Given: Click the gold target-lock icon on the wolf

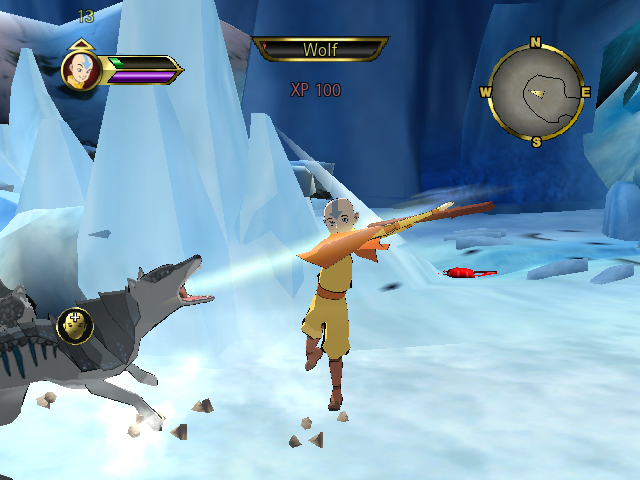Looking at the screenshot, I should 75,324.
